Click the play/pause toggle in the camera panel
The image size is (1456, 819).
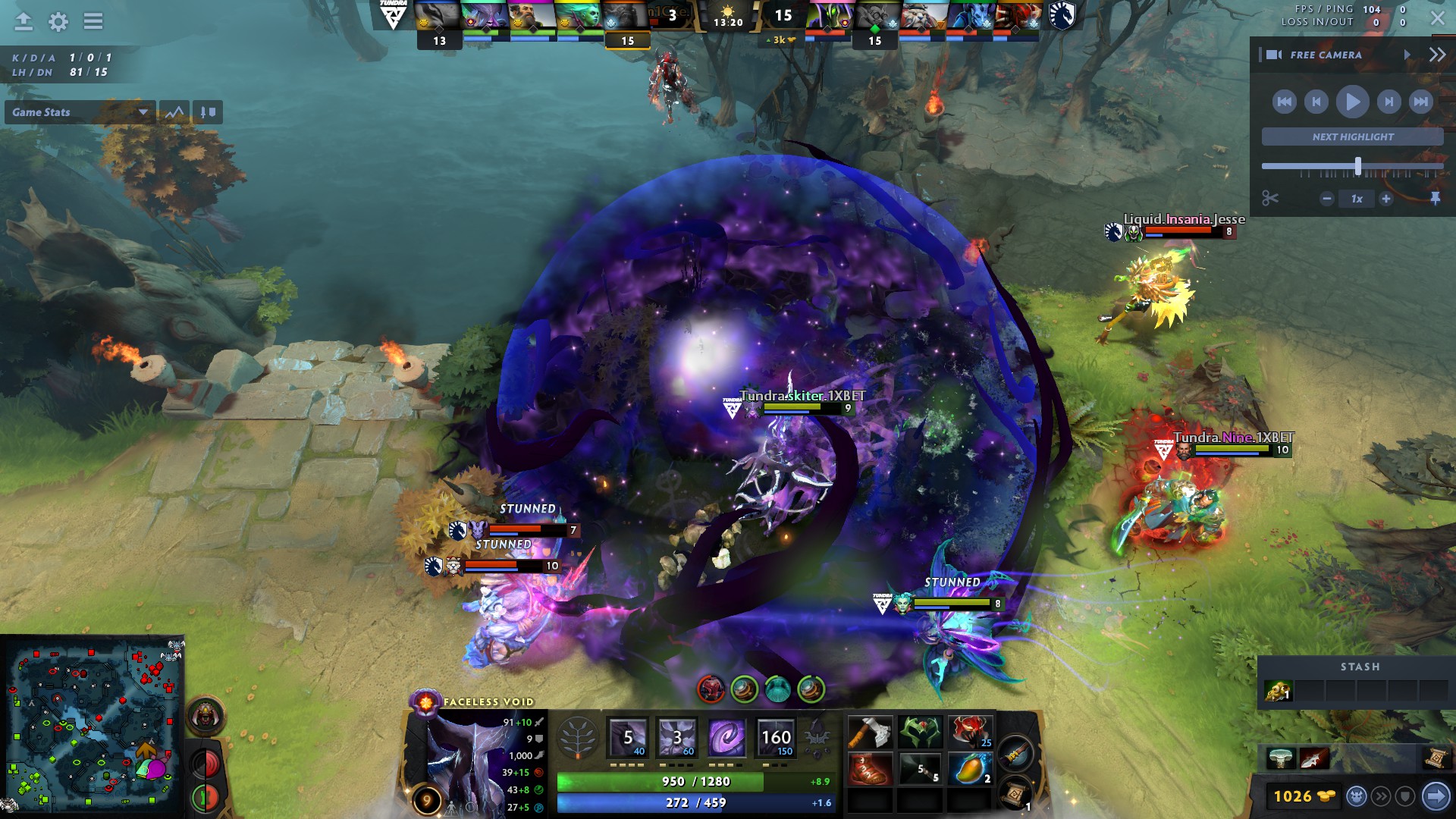(1351, 102)
